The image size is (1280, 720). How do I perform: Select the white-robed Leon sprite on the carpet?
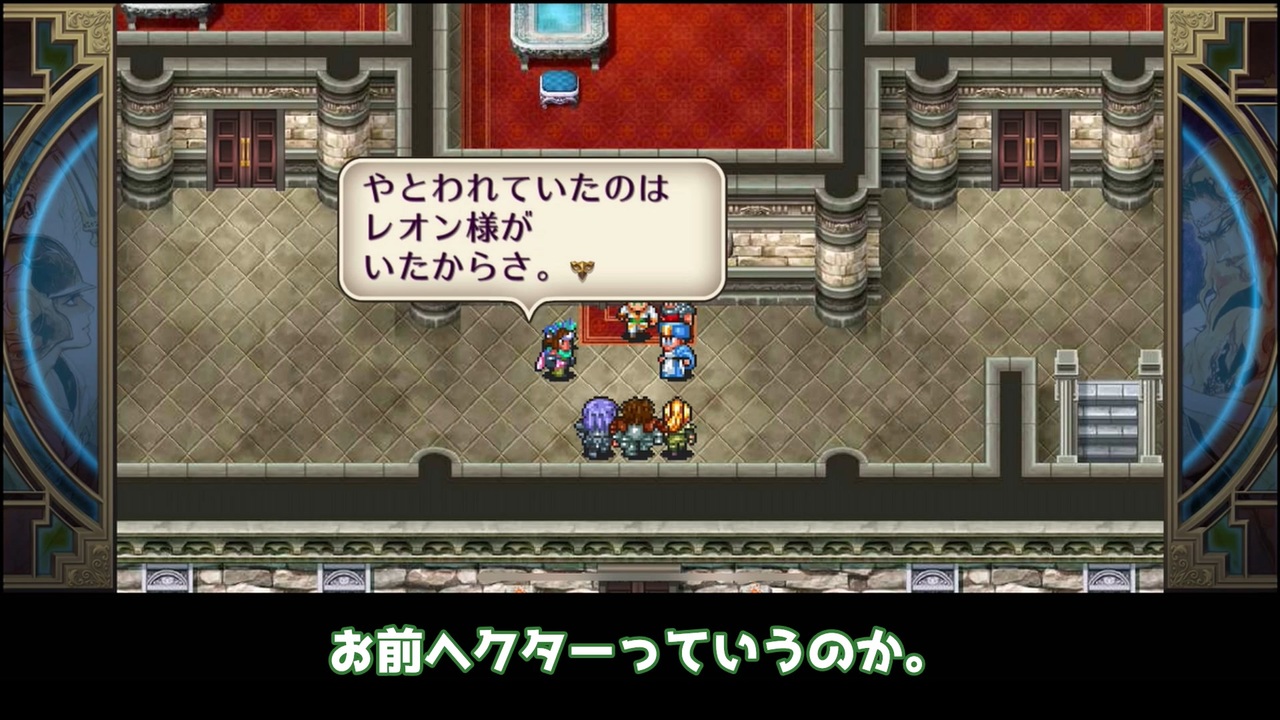point(636,318)
